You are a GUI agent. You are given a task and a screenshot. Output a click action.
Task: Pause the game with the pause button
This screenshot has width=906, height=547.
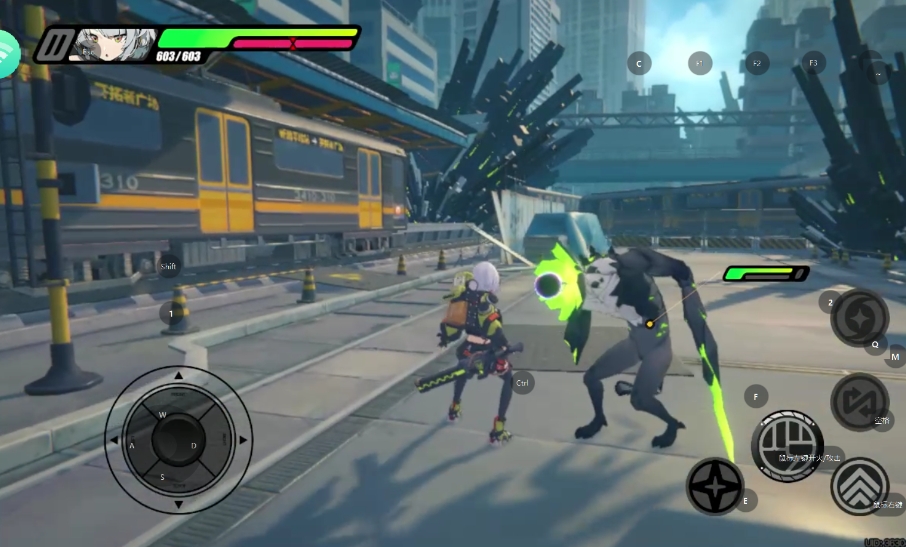[x=51, y=45]
